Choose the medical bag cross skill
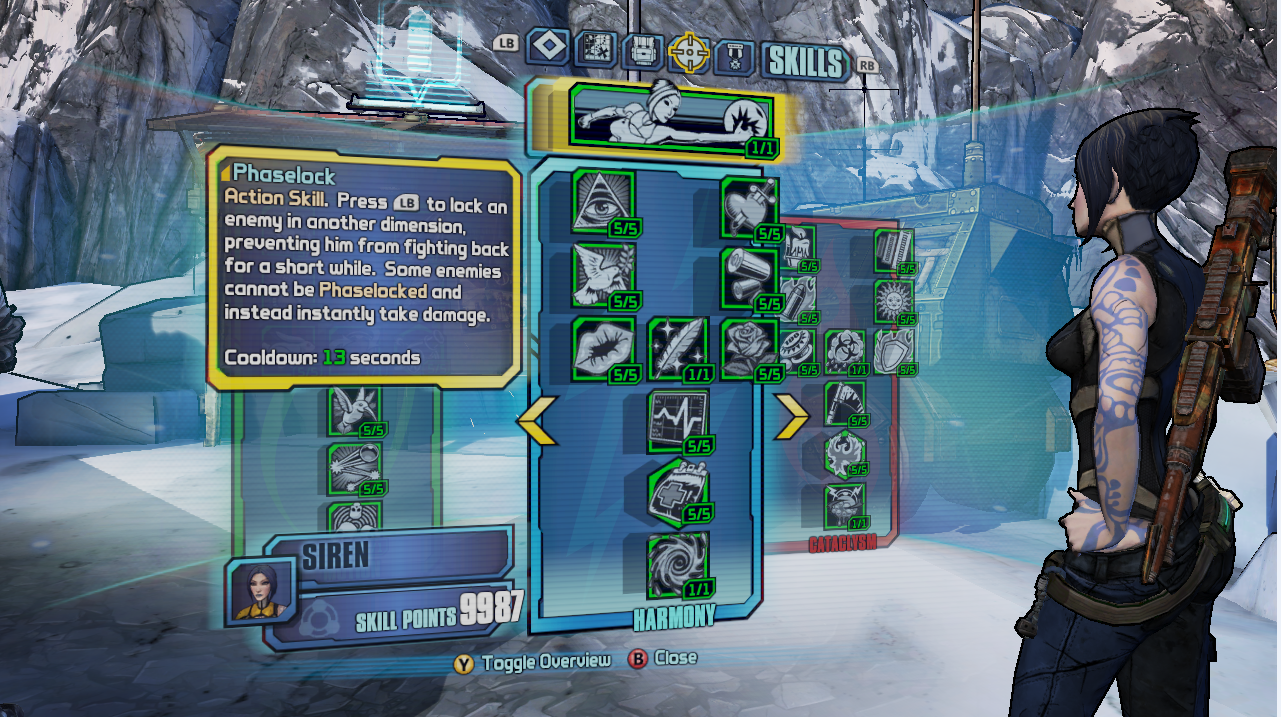Viewport: 1281px width, 717px height. coord(677,490)
